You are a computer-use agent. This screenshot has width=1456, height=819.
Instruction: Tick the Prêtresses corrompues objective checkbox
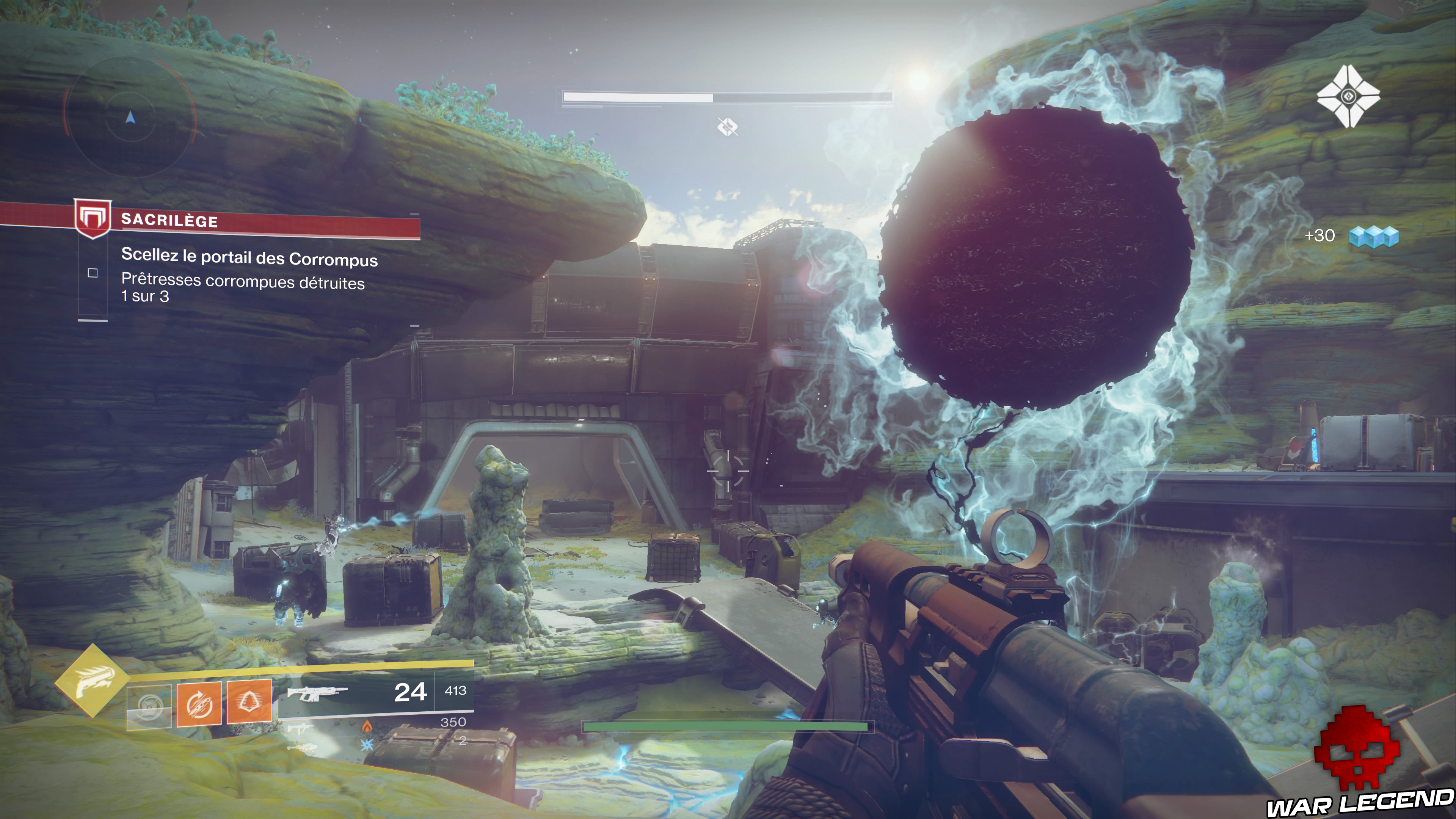coord(93,273)
